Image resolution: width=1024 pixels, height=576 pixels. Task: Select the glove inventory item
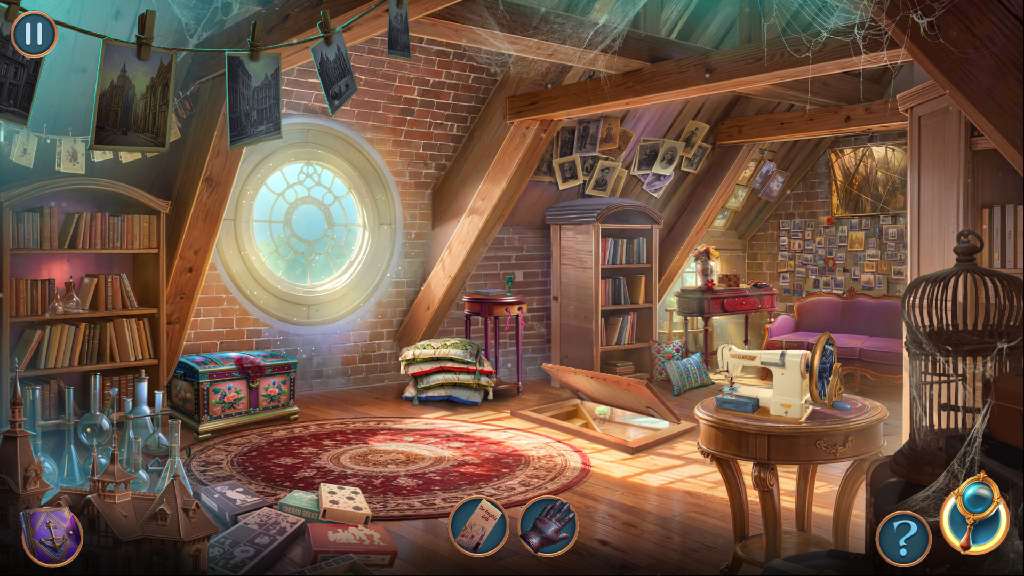click(548, 526)
